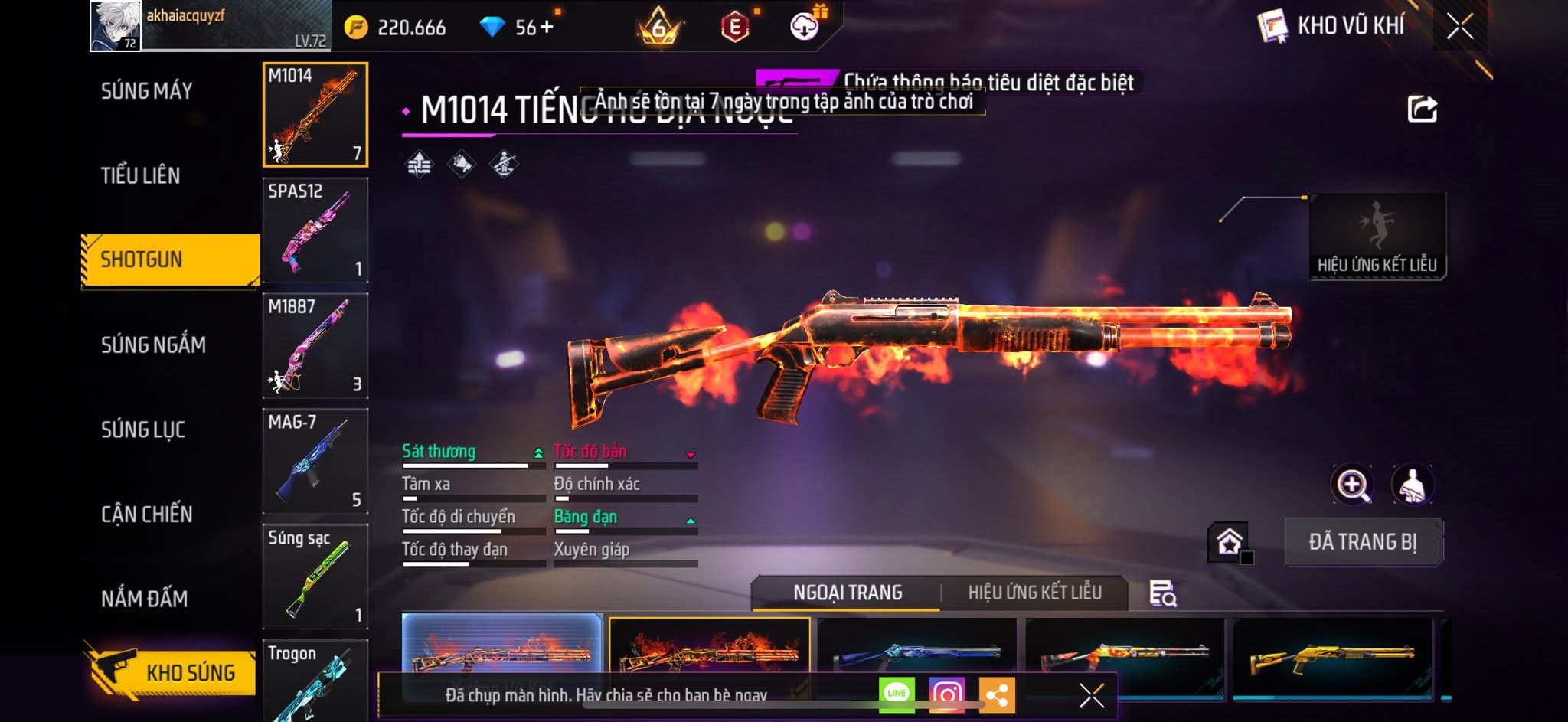Switch to the Nắm Đấm category
This screenshot has height=722, width=1568.
click(x=145, y=598)
